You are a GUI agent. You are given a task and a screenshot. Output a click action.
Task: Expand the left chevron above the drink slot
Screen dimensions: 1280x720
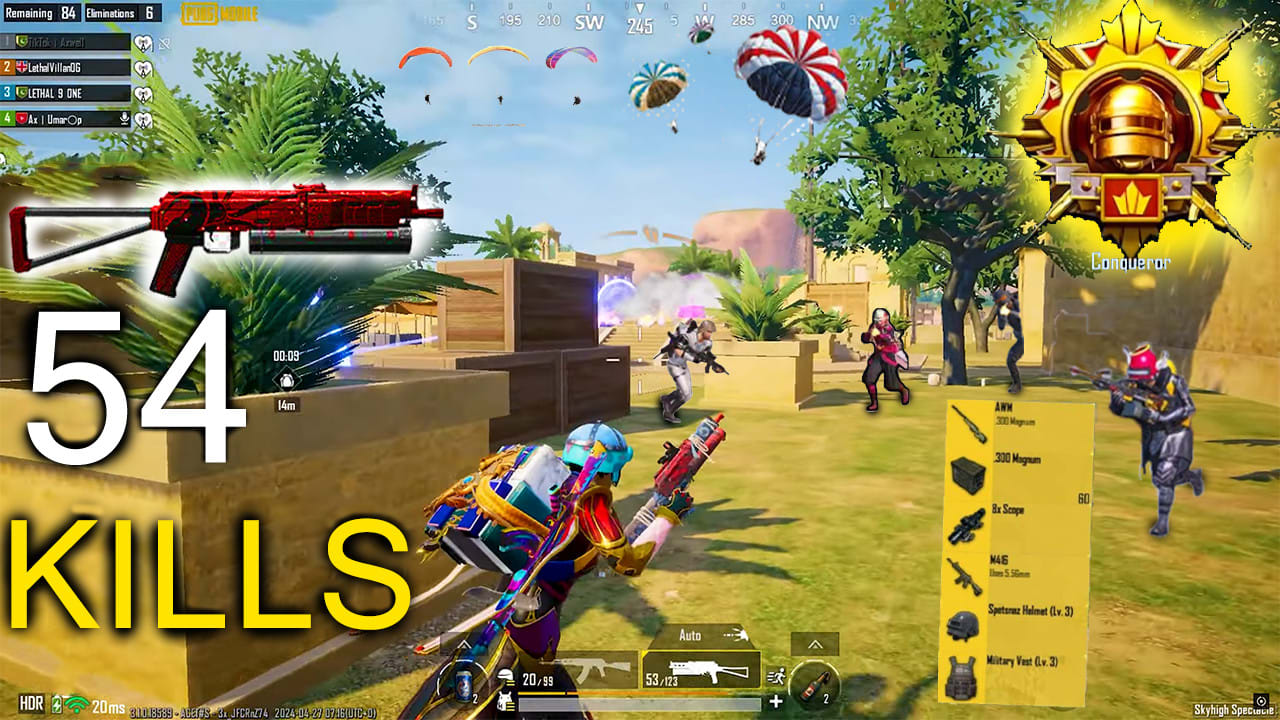point(463,644)
